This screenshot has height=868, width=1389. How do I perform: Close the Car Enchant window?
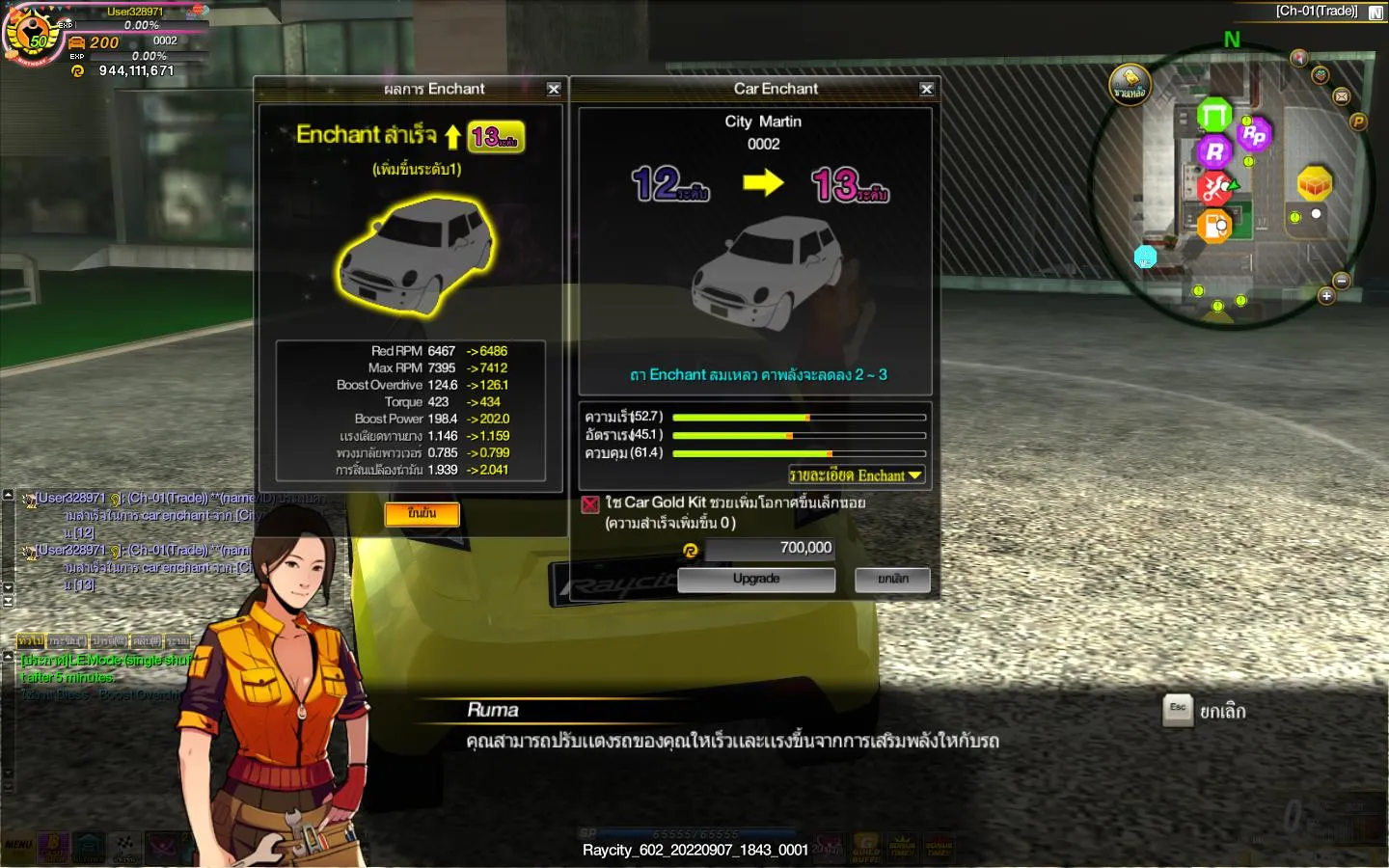pyautogui.click(x=926, y=89)
